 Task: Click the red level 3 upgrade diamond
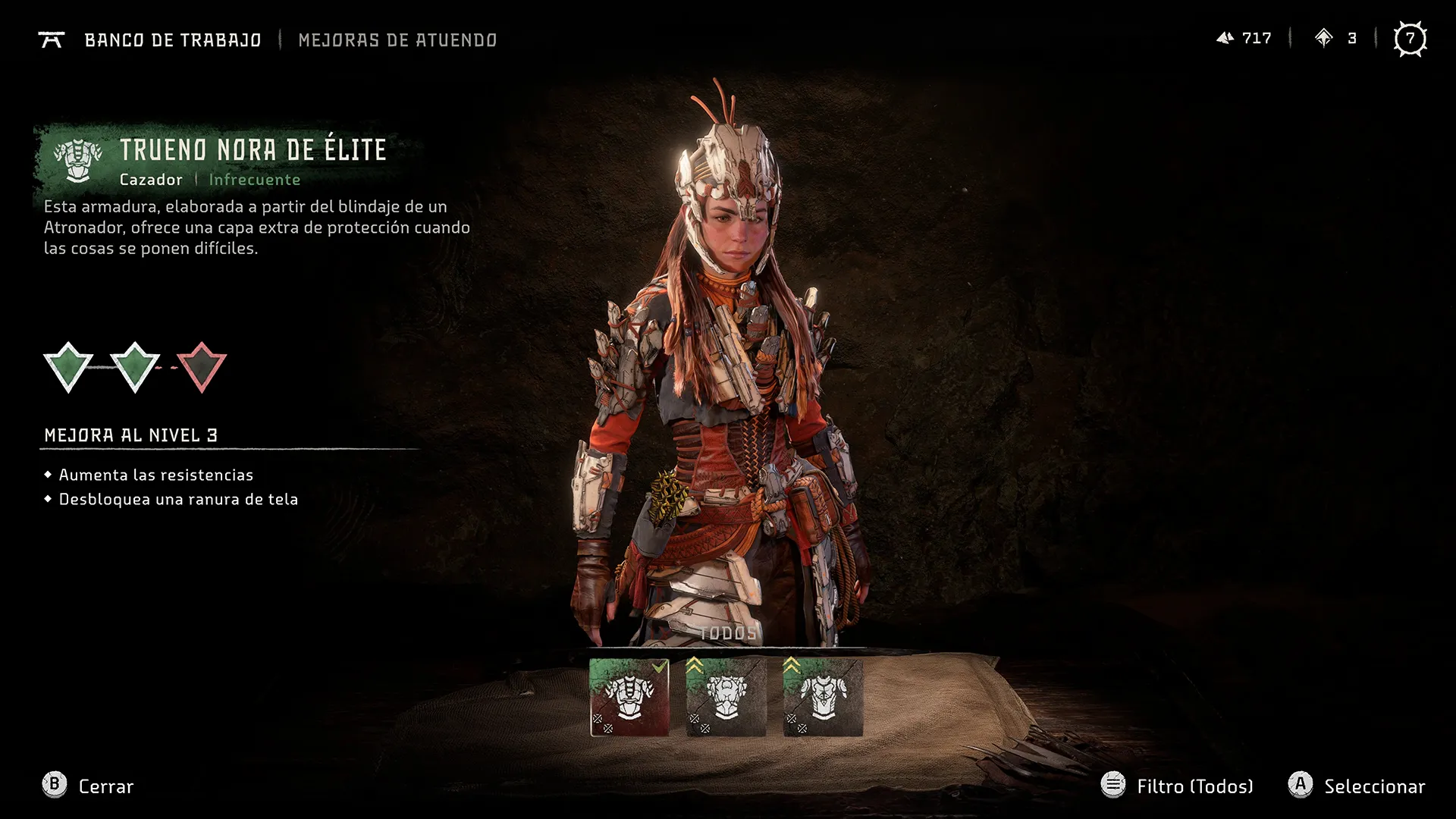point(202,367)
